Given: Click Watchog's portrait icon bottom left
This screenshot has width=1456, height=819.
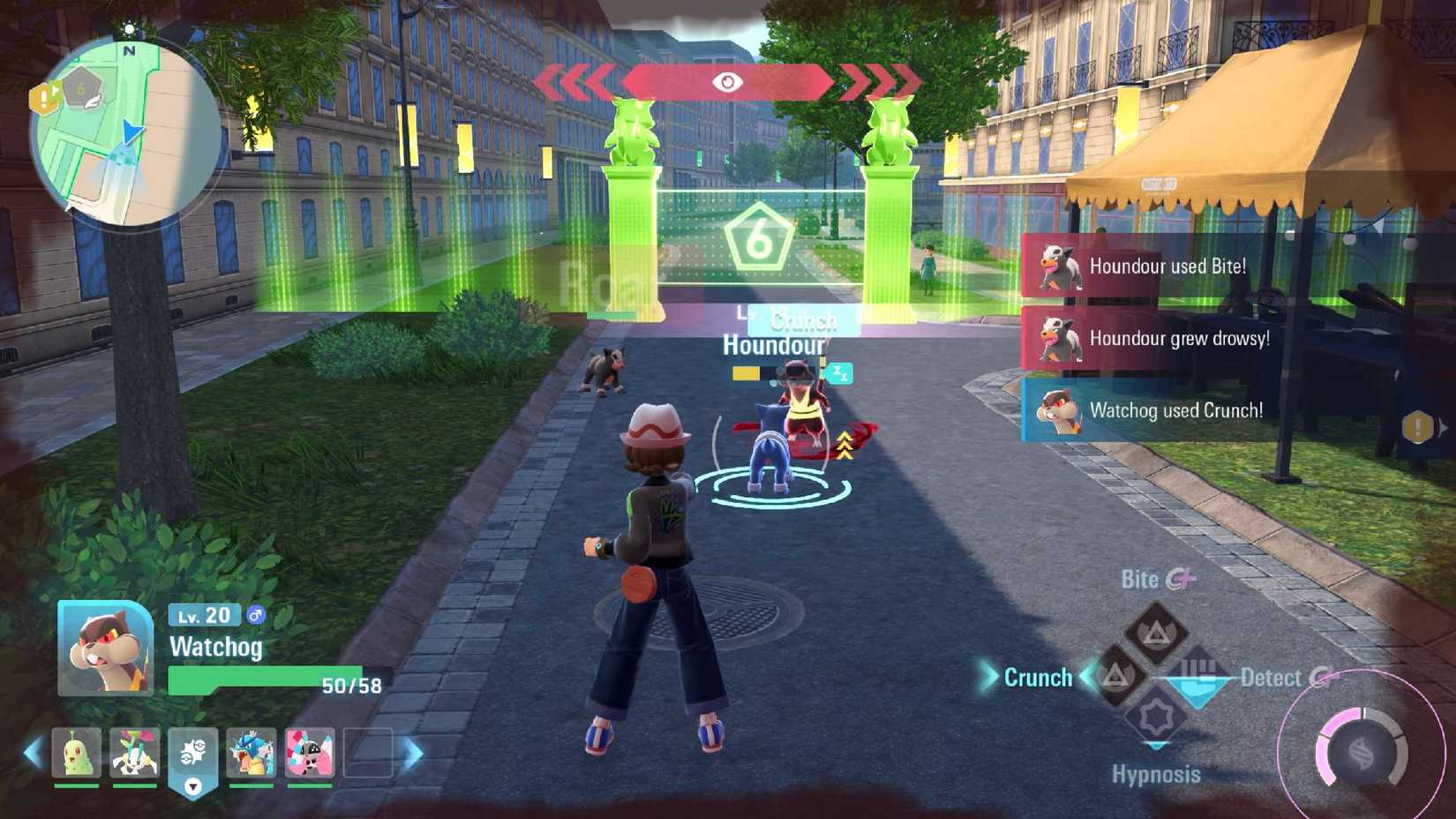Looking at the screenshot, I should click(103, 646).
